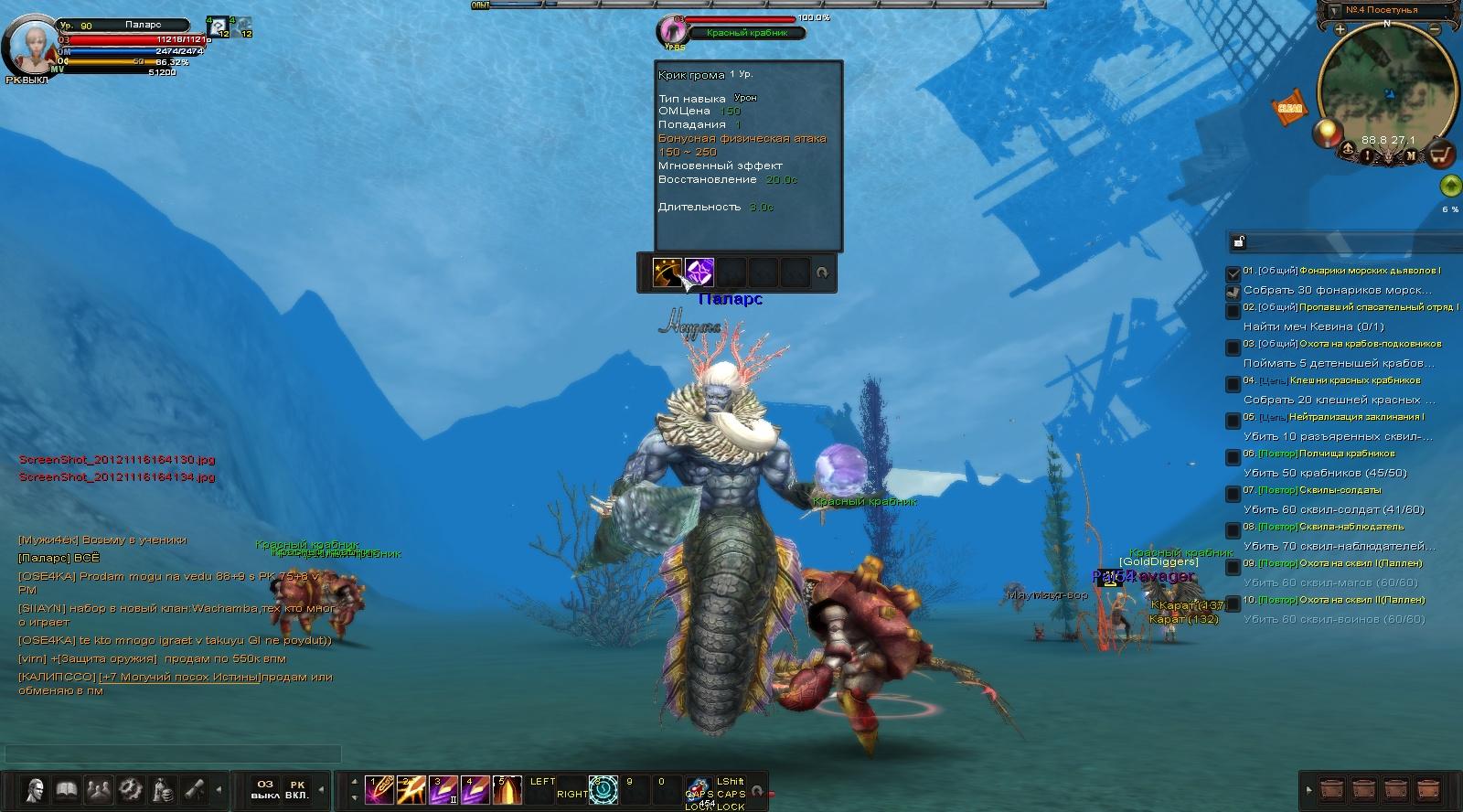Open the open-book menu icon
1463x812 pixels.
pyautogui.click(x=67, y=789)
